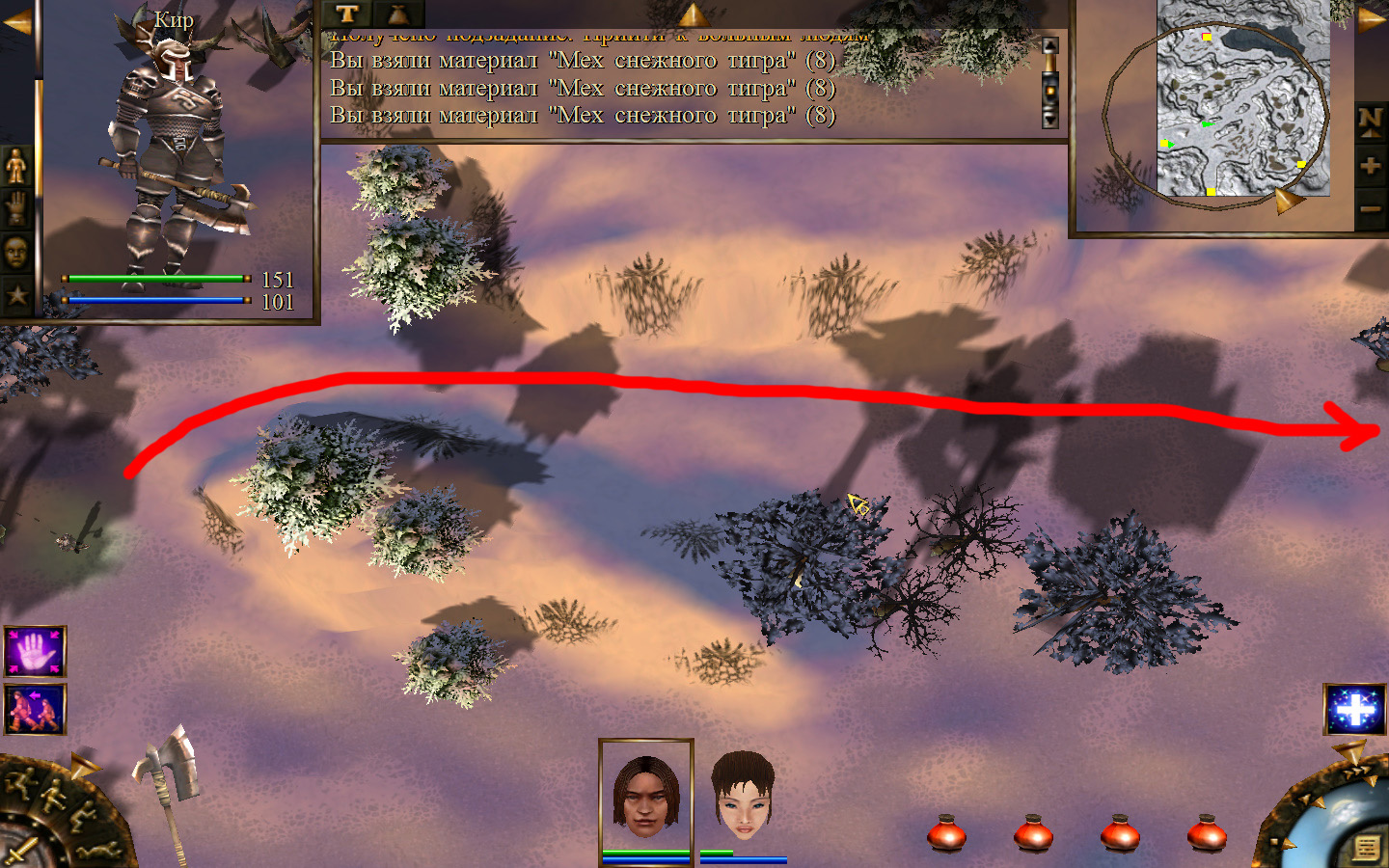Image resolution: width=1389 pixels, height=868 pixels.
Task: Open the face icon tab on the left panel
Action: [x=16, y=253]
